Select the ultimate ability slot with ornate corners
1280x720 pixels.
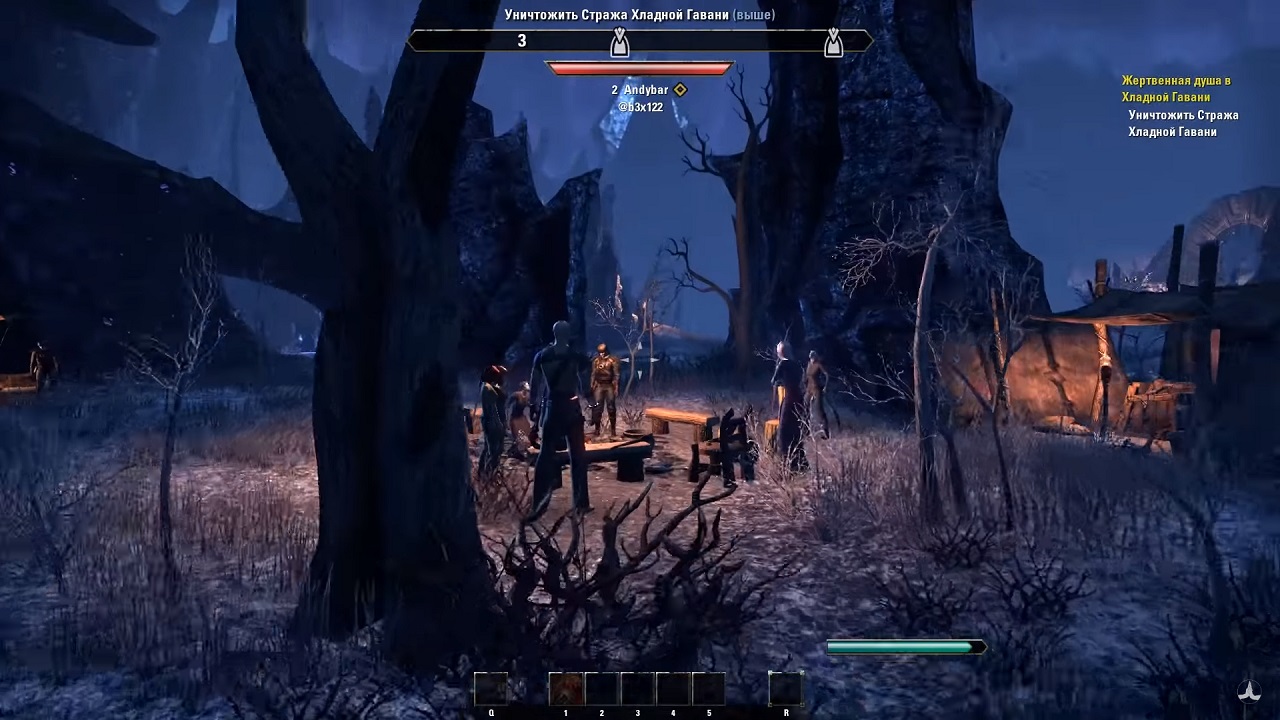point(785,689)
